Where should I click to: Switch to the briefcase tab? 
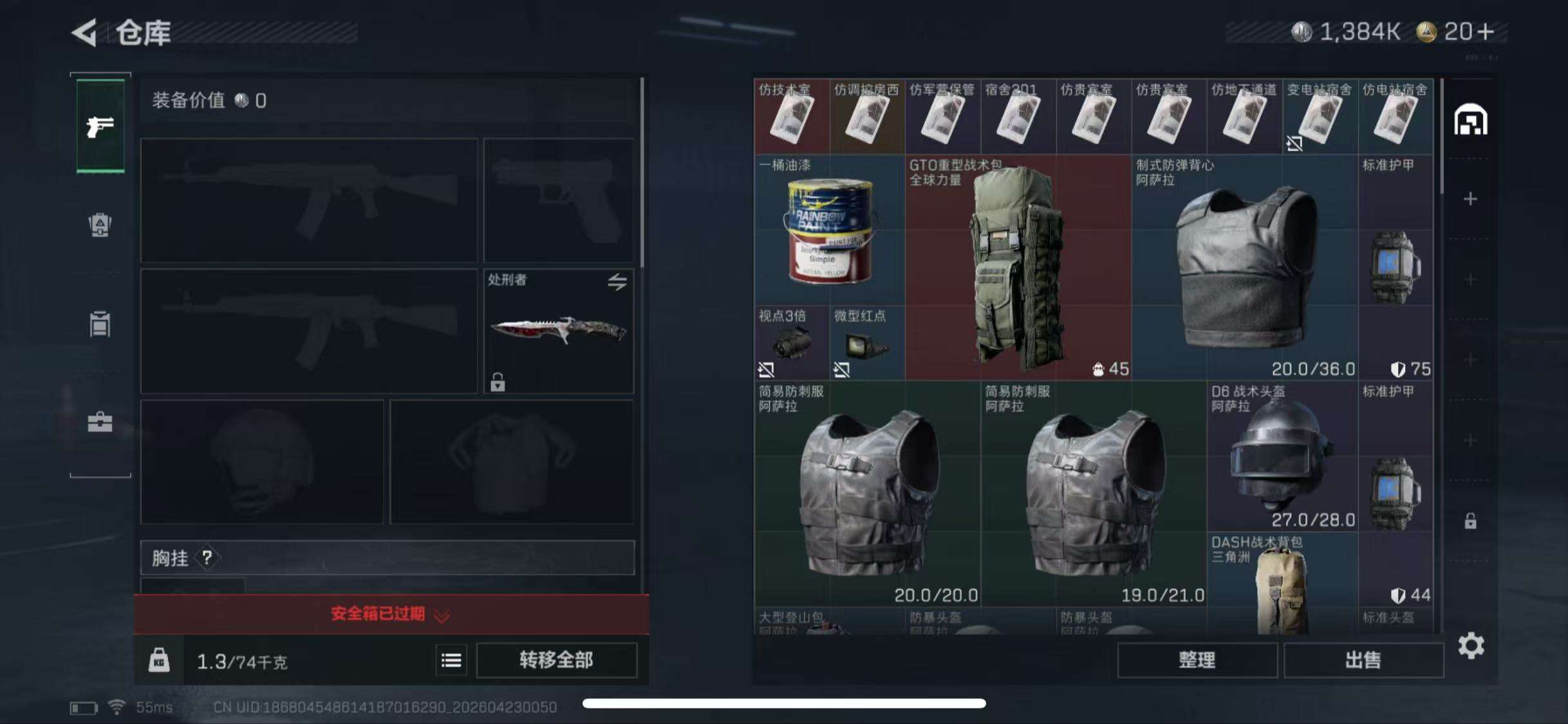[100, 422]
